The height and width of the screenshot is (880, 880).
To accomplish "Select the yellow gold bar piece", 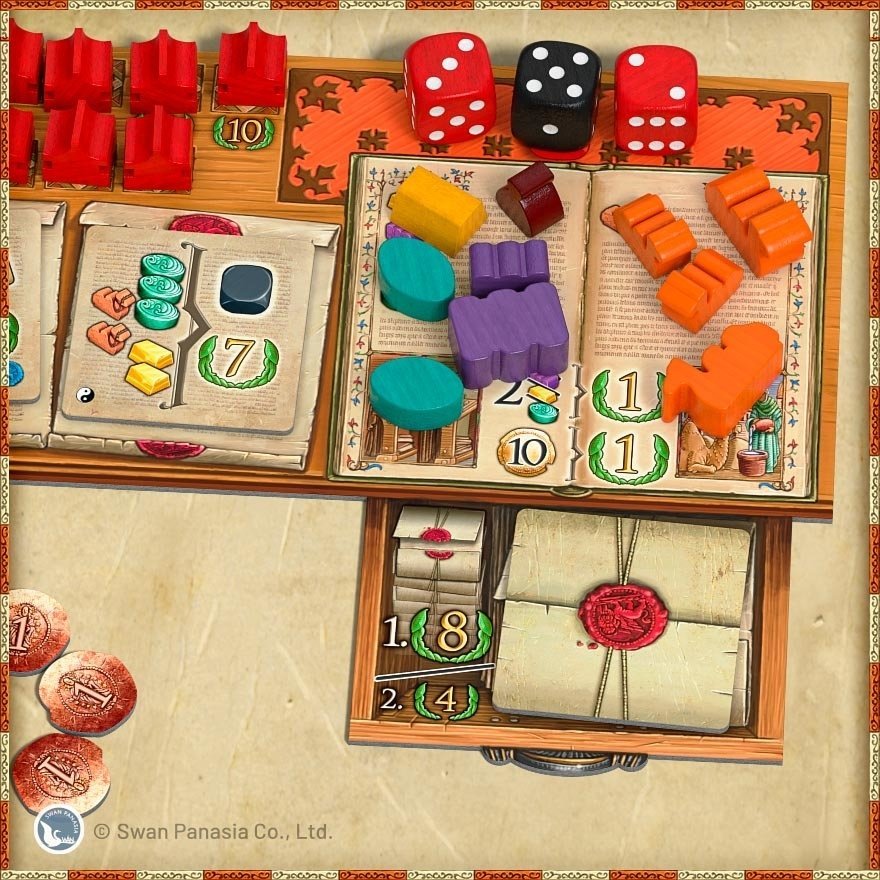I will coord(435,209).
